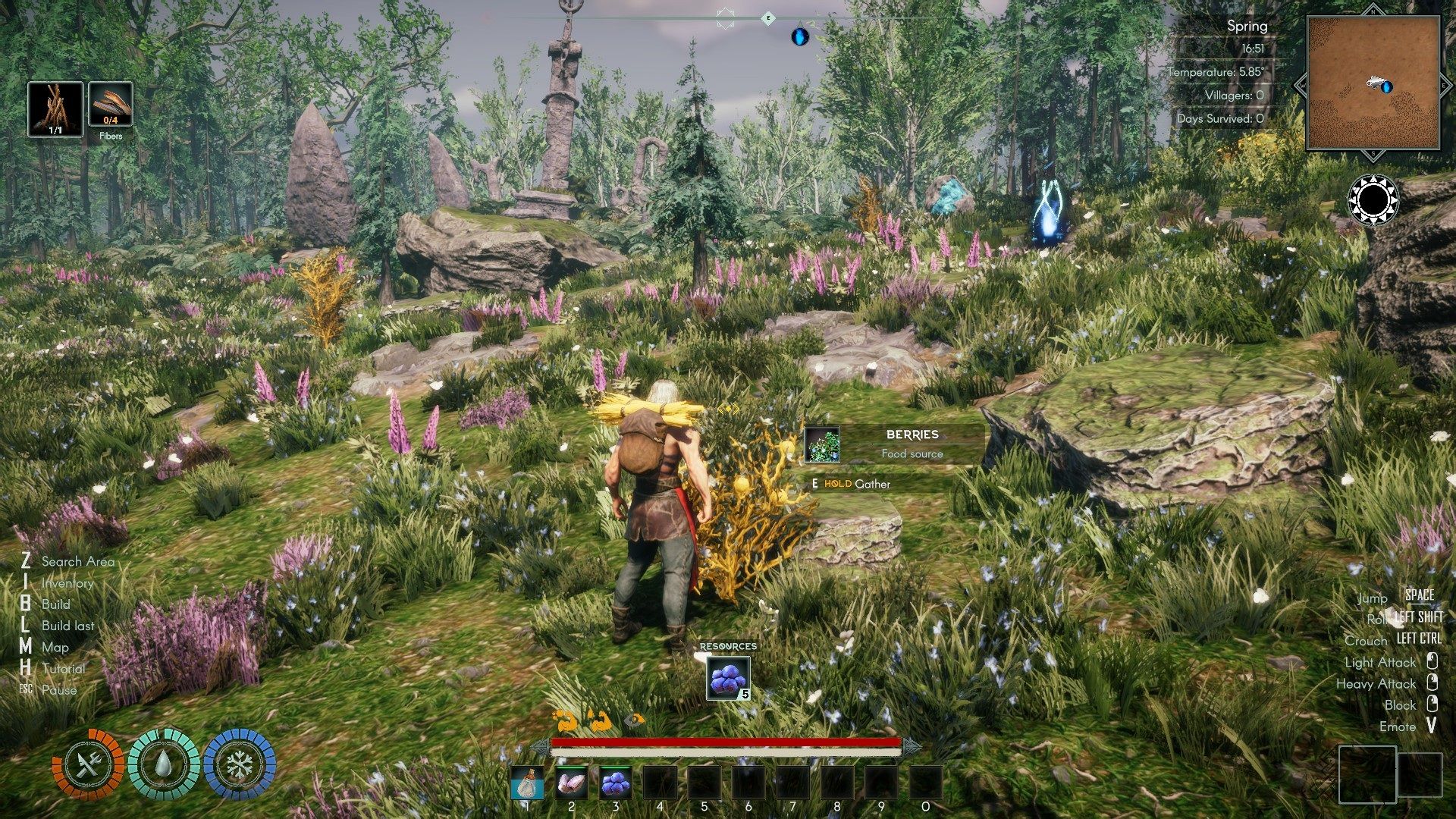This screenshot has height=819, width=1456.
Task: Open the Build option in the shortcut list
Action: (x=55, y=604)
